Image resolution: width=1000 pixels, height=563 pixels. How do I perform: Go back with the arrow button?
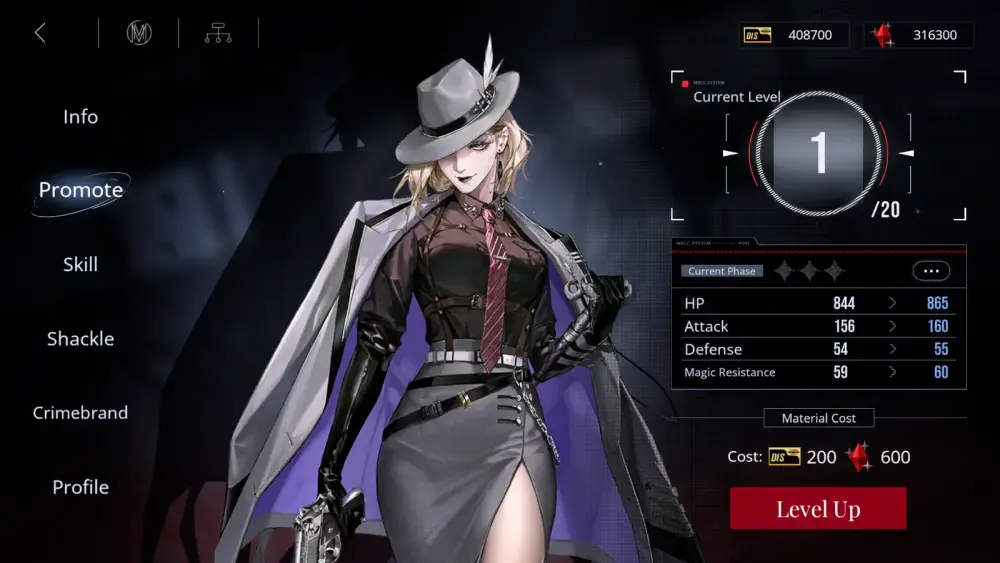point(40,33)
